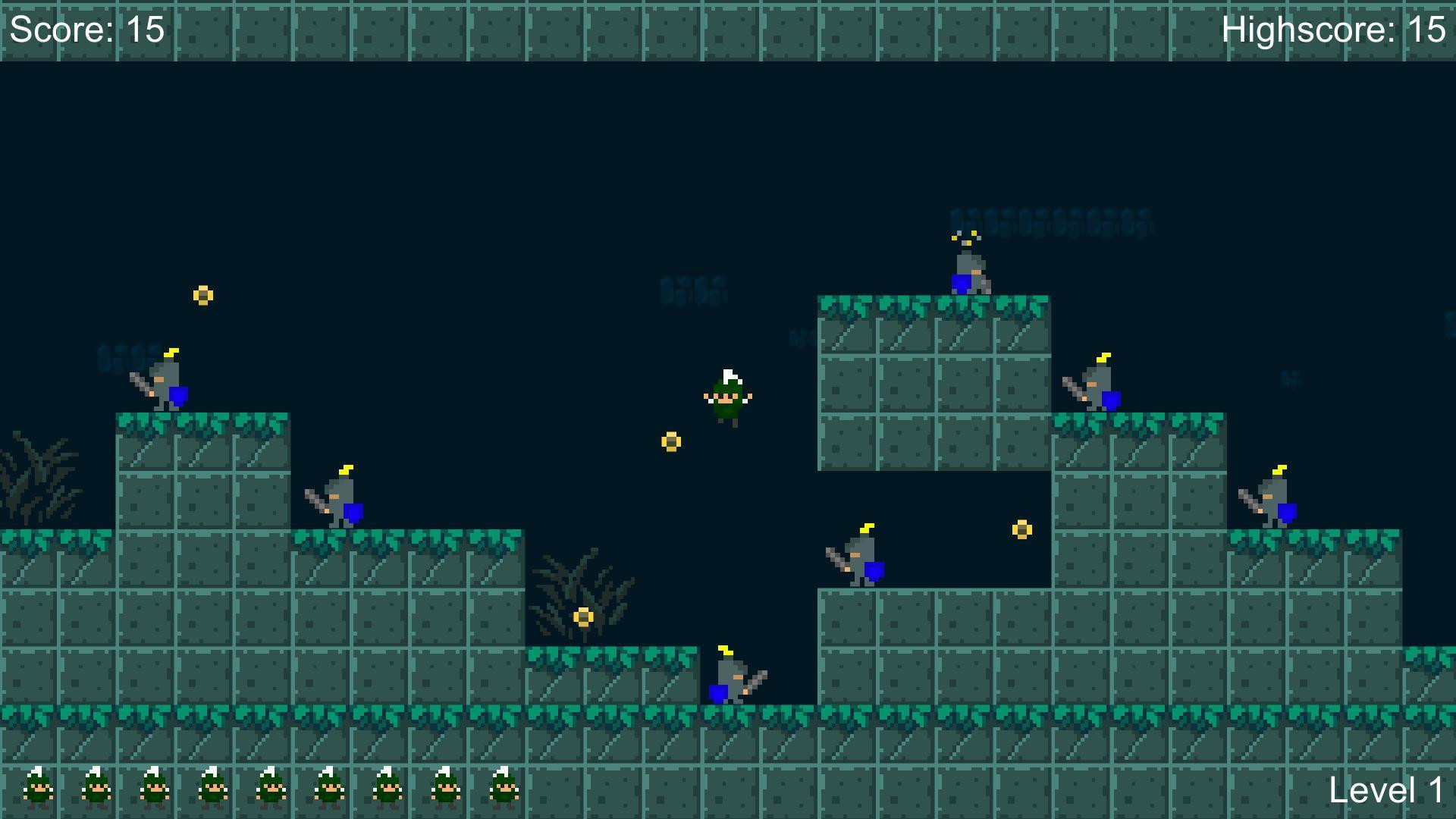Click the white-feathered player character sprite
The image size is (1456, 819).
[x=726, y=398]
